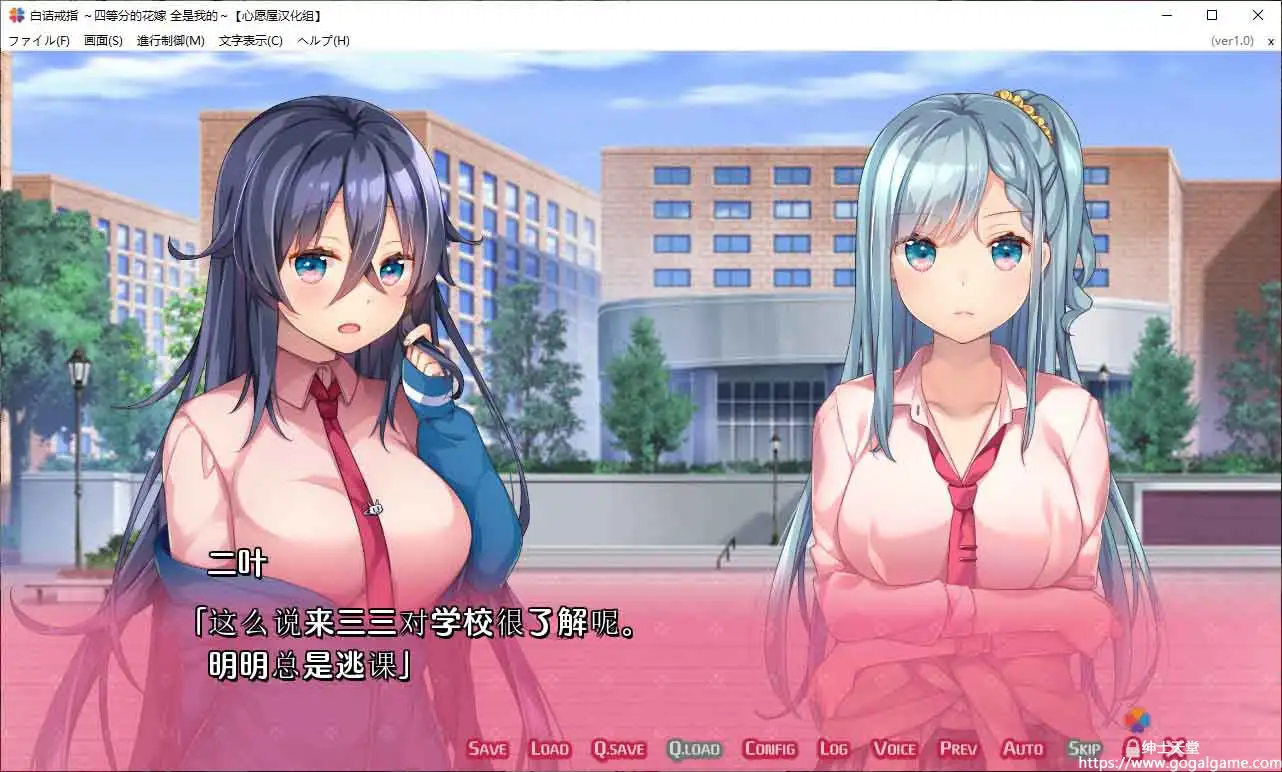Screen dimensions: 1282x772
Task: Perform a quick save with Q.SAVE
Action: pos(618,748)
